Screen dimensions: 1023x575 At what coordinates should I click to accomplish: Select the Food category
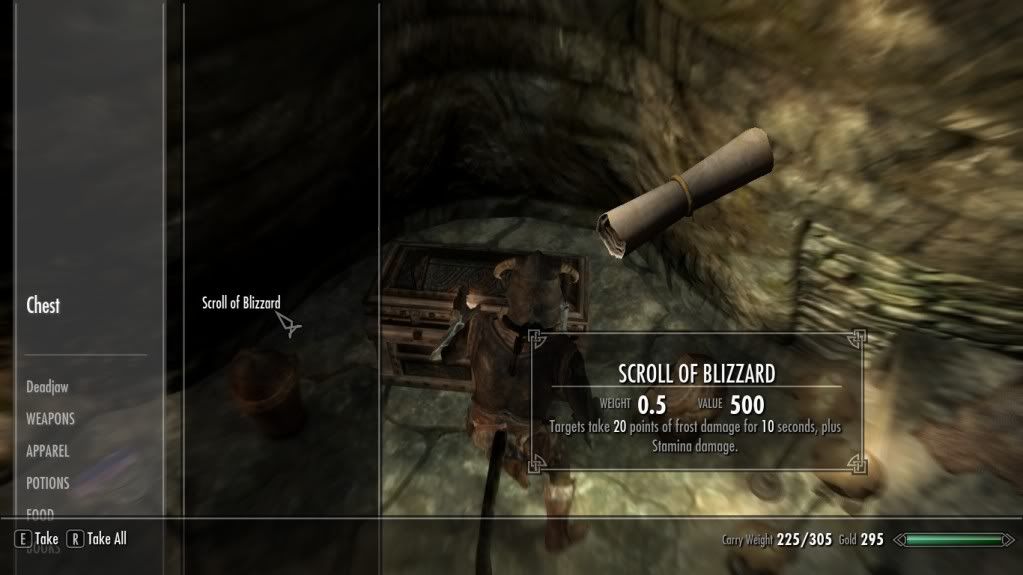point(41,514)
